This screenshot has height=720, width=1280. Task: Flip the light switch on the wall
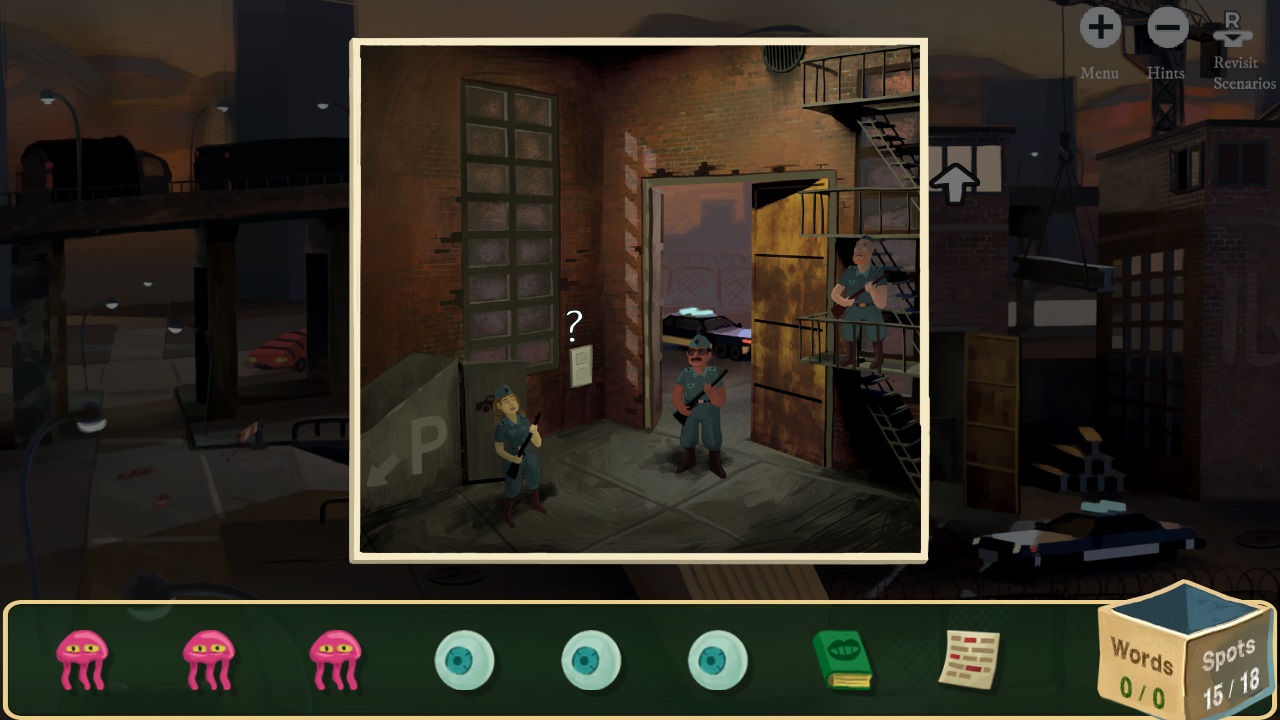click(x=583, y=367)
